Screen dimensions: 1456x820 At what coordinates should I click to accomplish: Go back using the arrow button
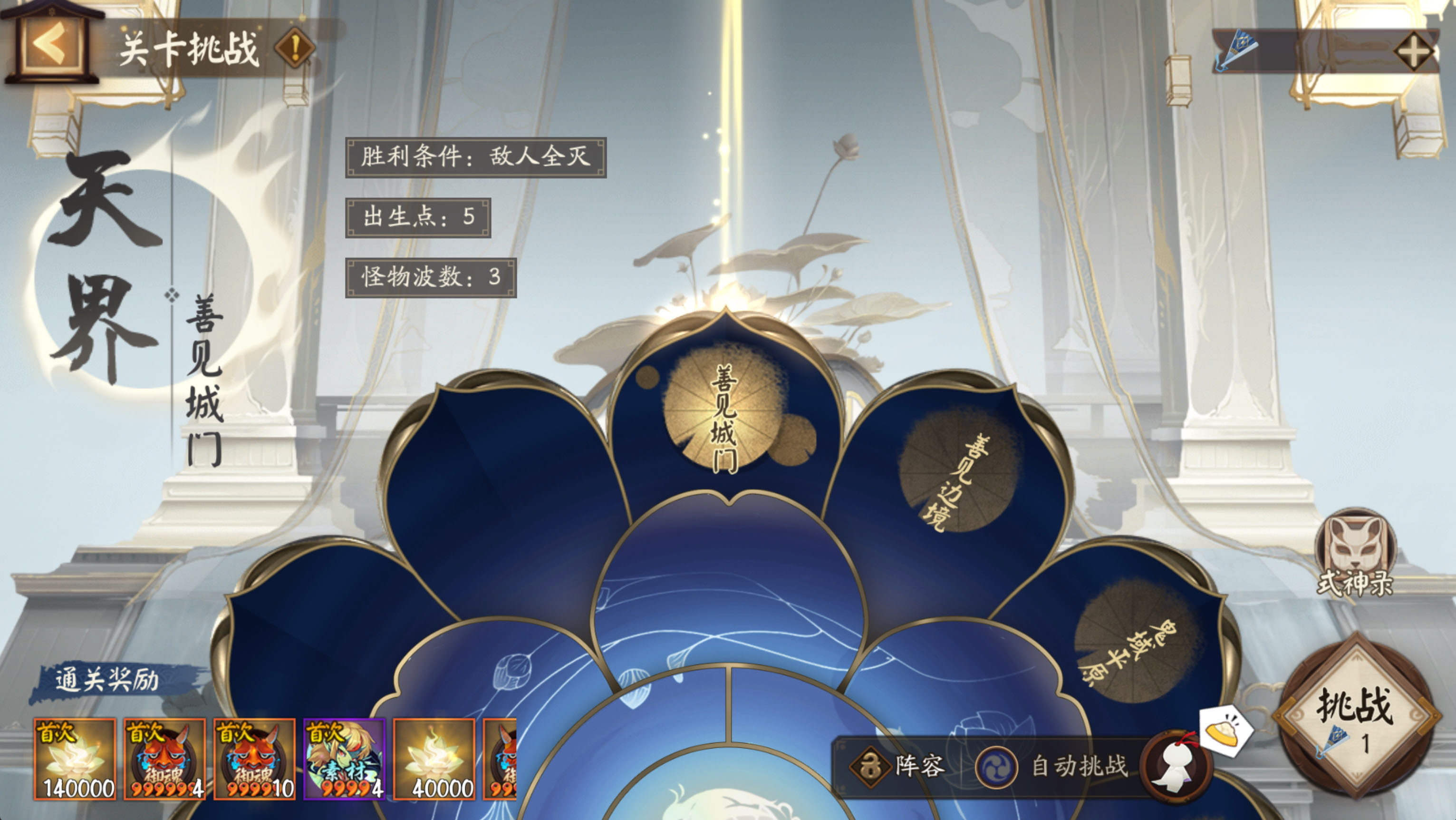pos(50,45)
